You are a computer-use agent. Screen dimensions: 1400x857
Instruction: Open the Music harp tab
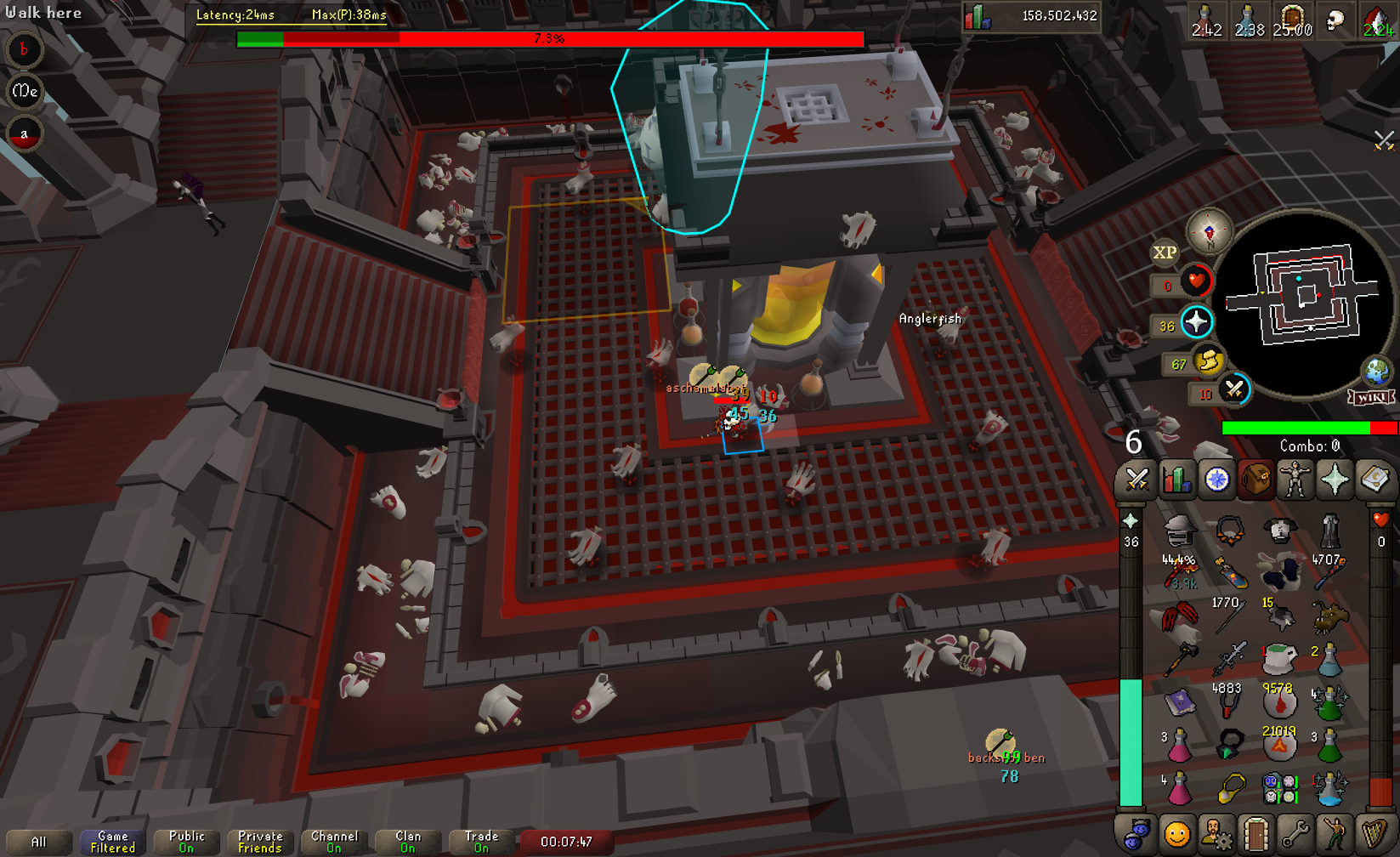pos(1374,834)
